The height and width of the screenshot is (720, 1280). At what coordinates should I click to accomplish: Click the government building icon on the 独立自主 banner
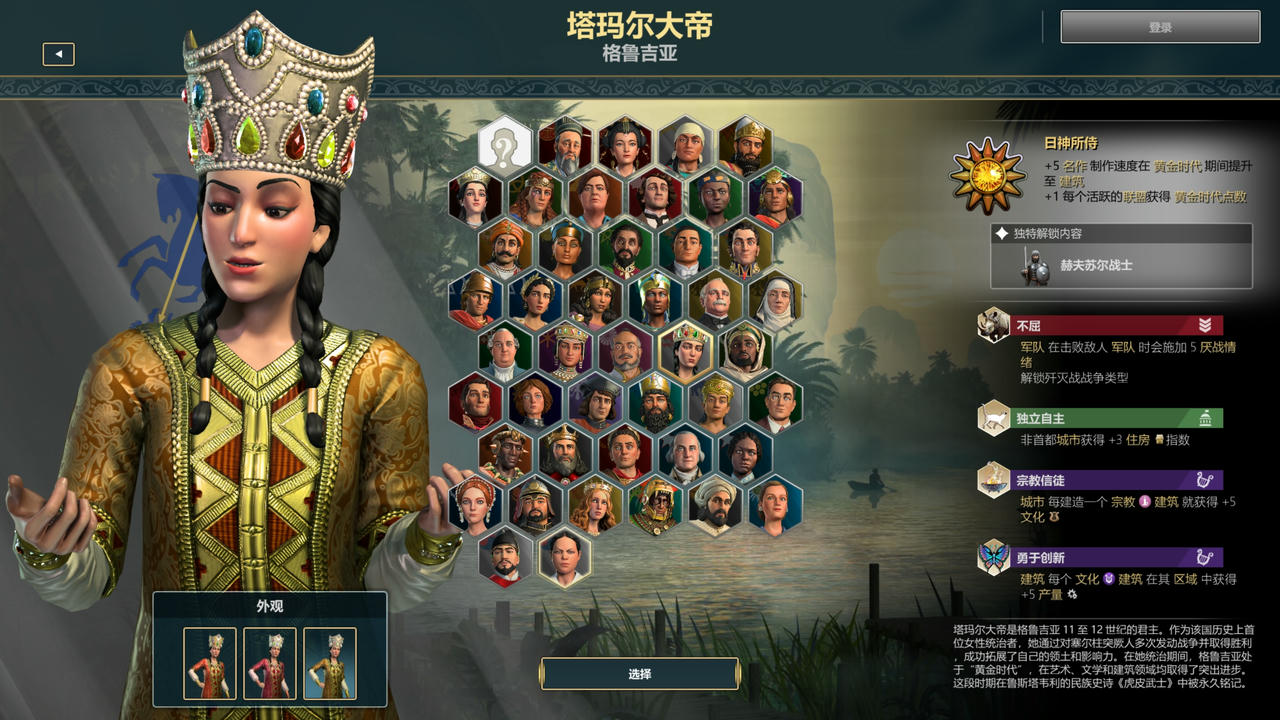pyautogui.click(x=1206, y=418)
